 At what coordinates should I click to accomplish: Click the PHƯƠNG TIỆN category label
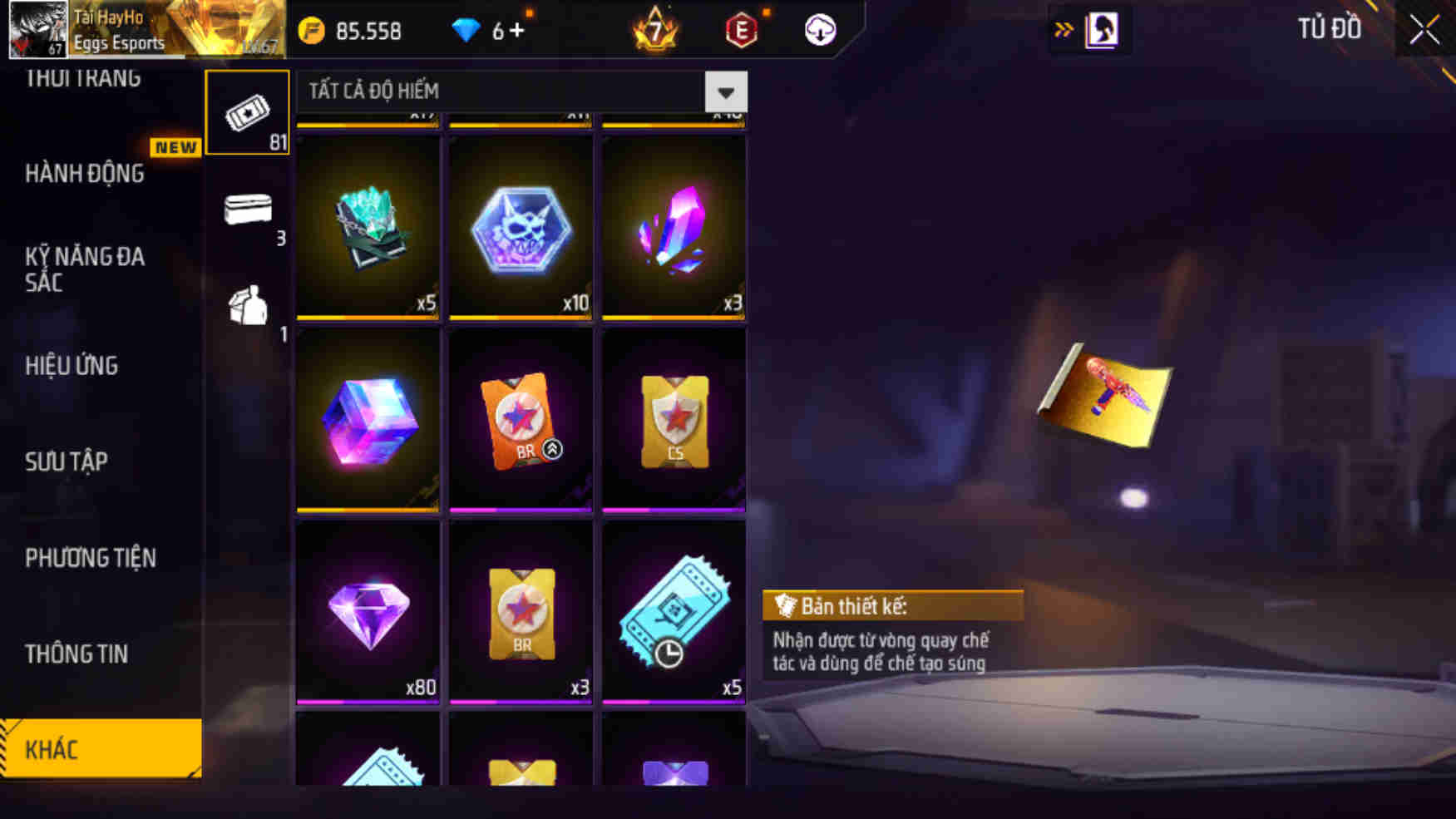click(x=91, y=559)
